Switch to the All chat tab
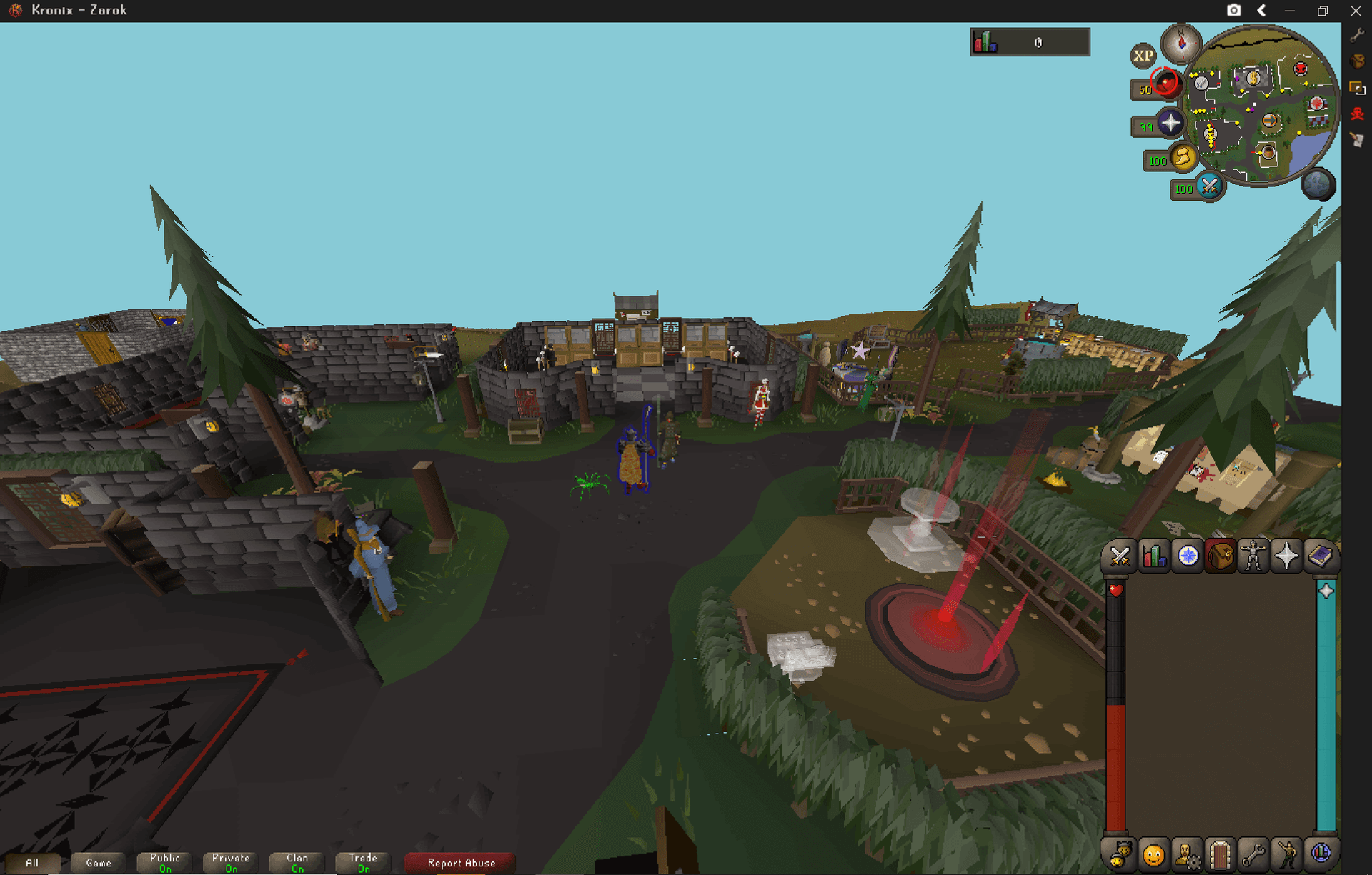 (x=31, y=862)
